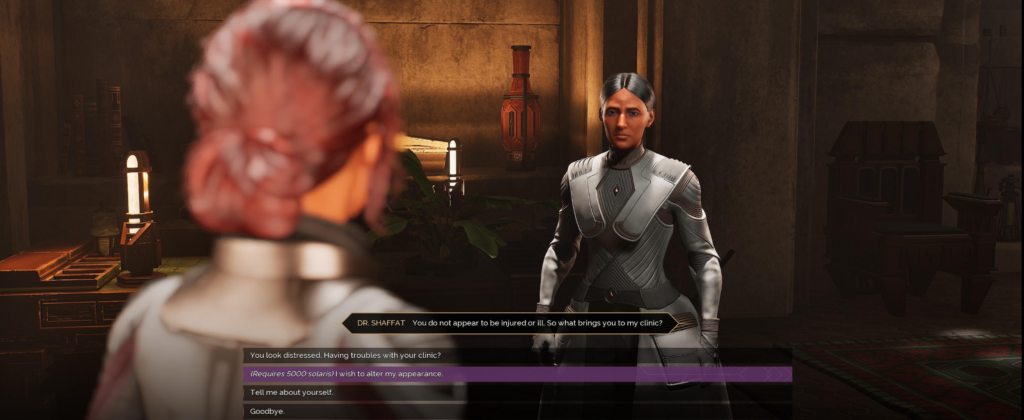
Task: Select "Tell me about yourself" reply
Action: [x=292, y=392]
